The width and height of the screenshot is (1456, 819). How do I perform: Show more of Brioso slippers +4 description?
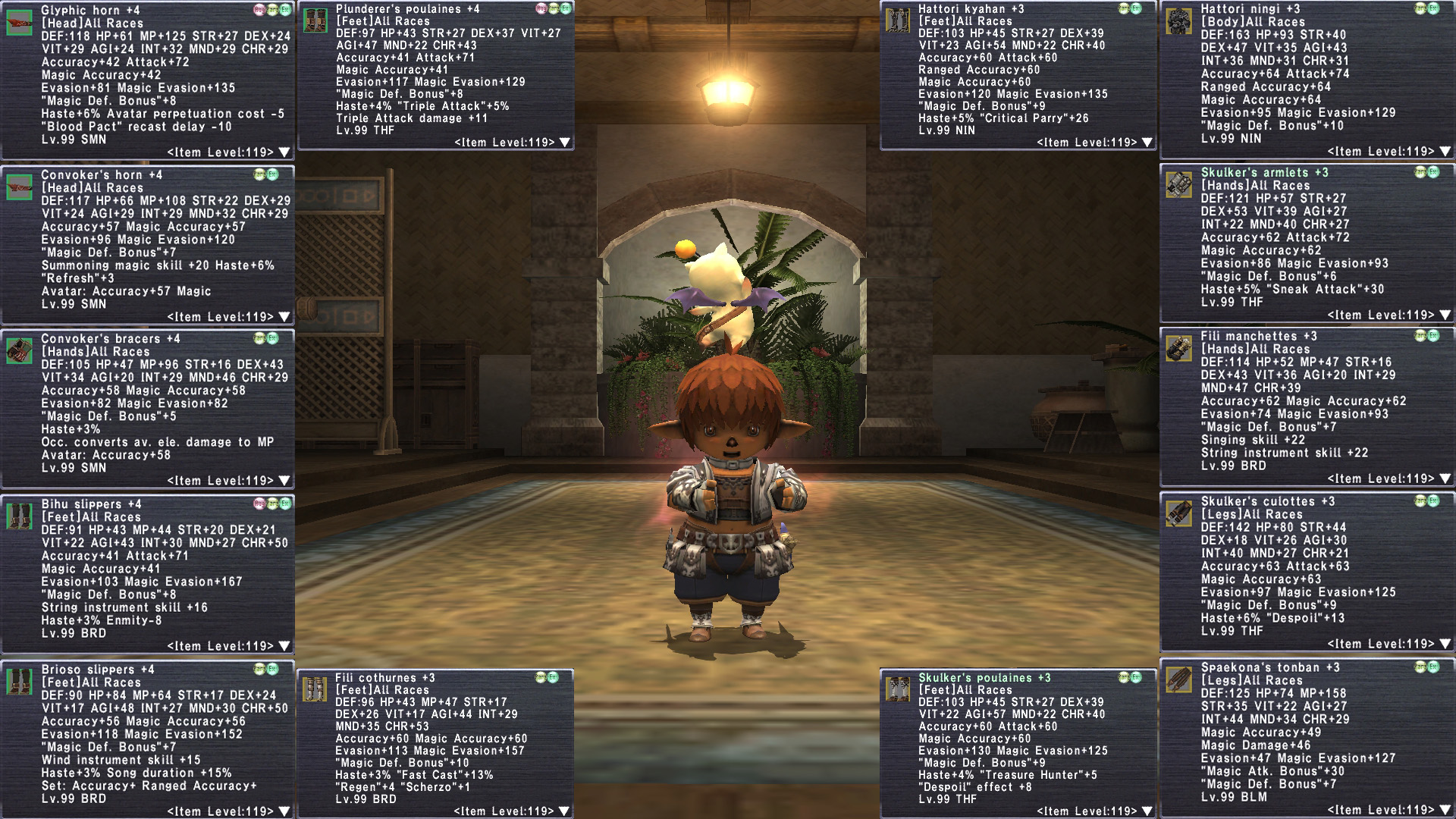(x=284, y=811)
